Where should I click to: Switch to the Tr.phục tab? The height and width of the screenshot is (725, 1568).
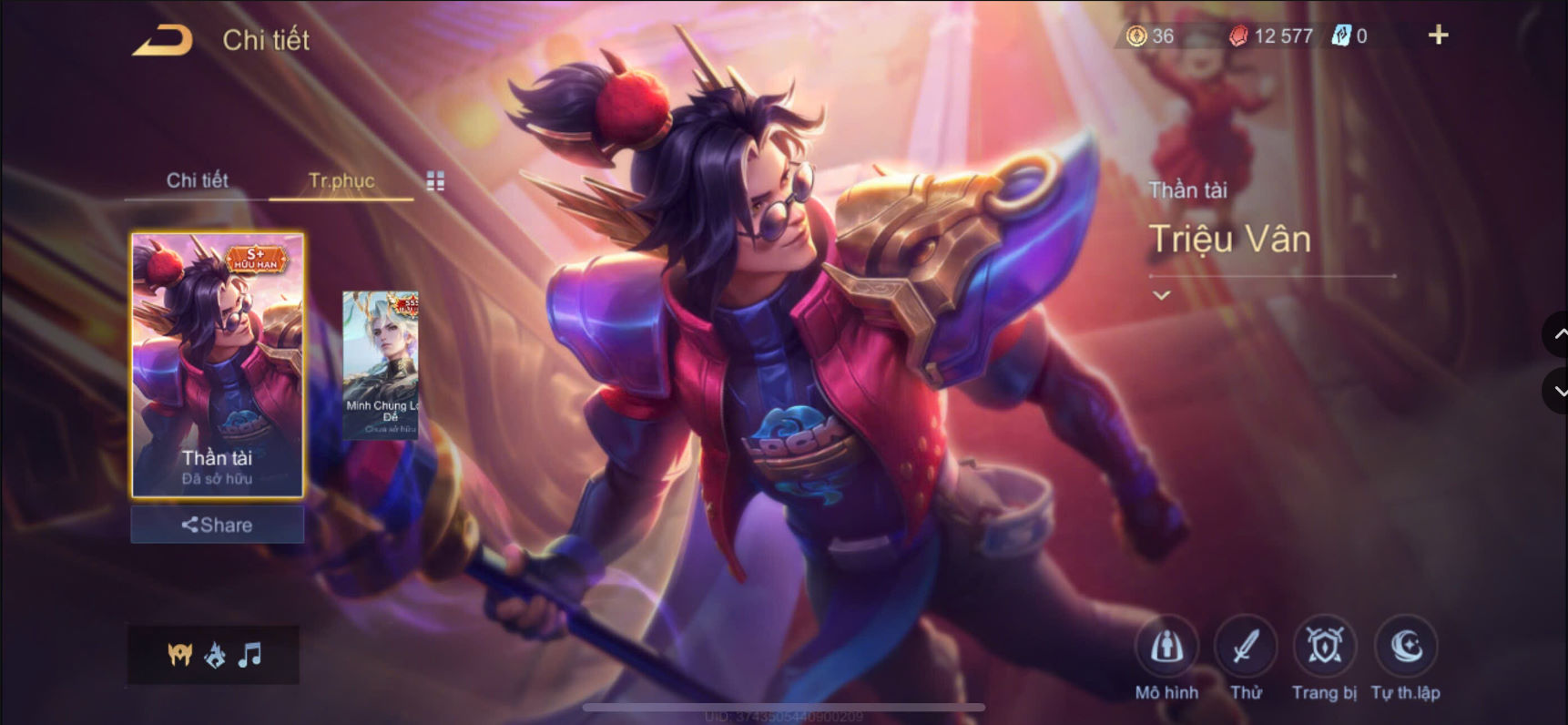(341, 180)
